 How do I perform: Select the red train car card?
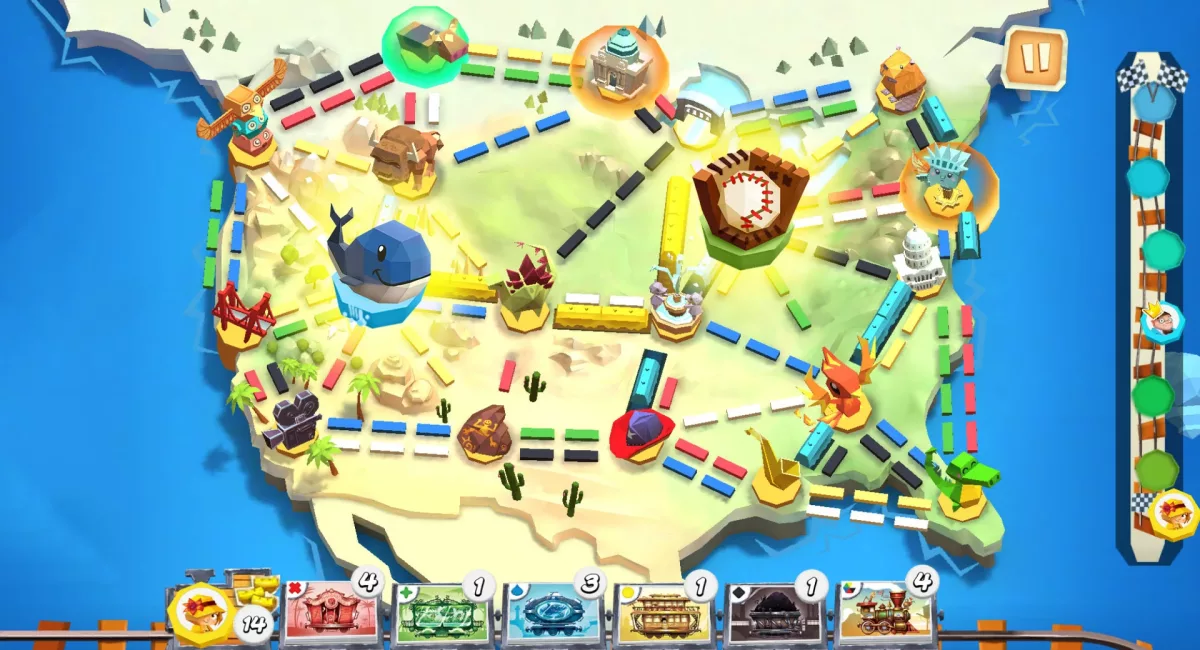pos(331,612)
